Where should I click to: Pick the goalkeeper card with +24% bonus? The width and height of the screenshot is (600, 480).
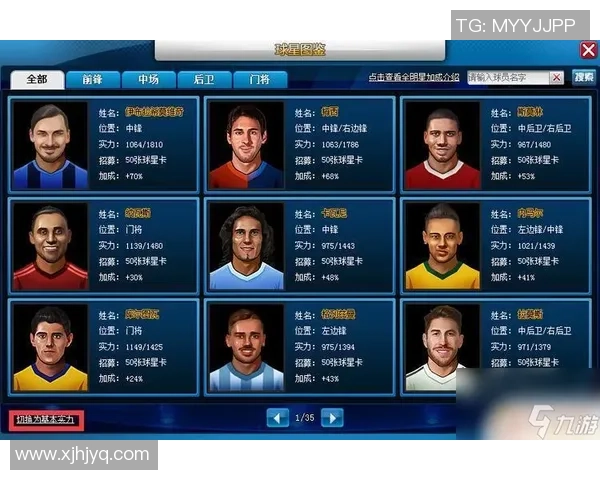[x=103, y=345]
